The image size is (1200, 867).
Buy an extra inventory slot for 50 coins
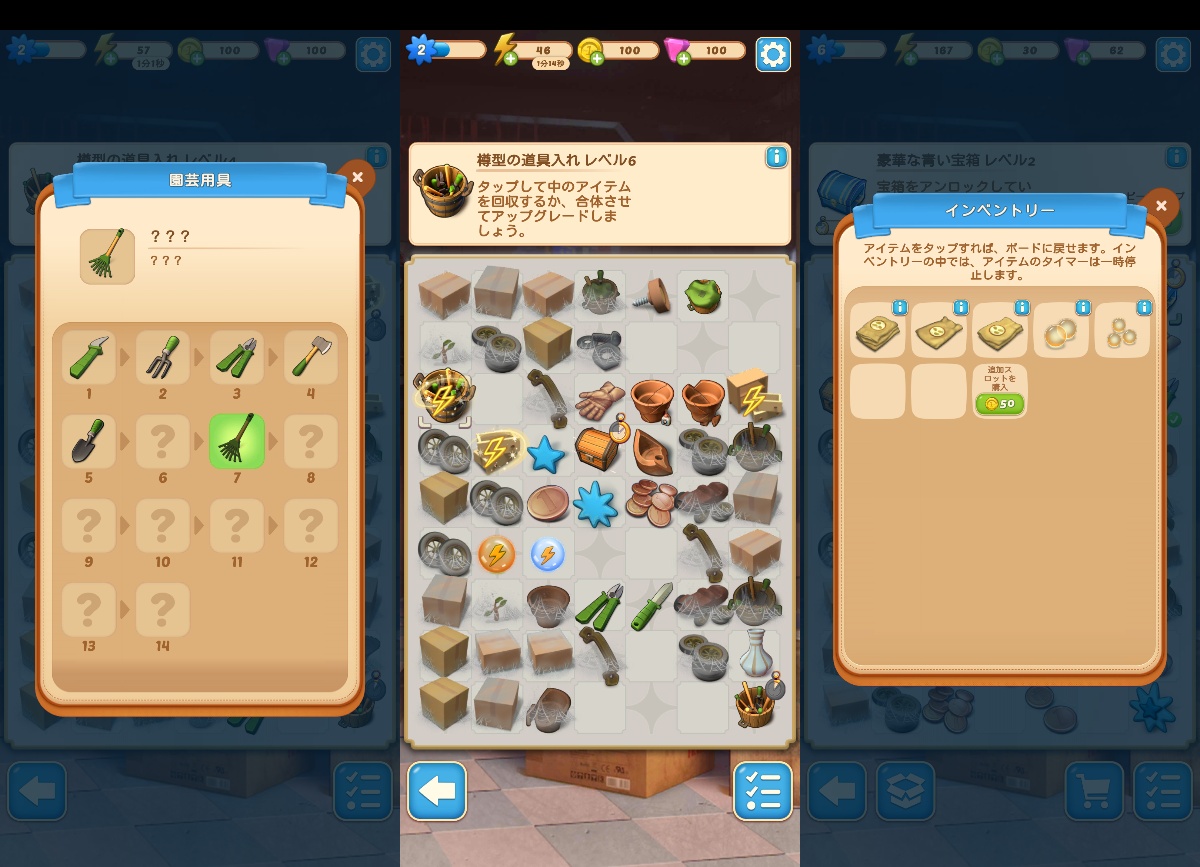click(x=999, y=403)
